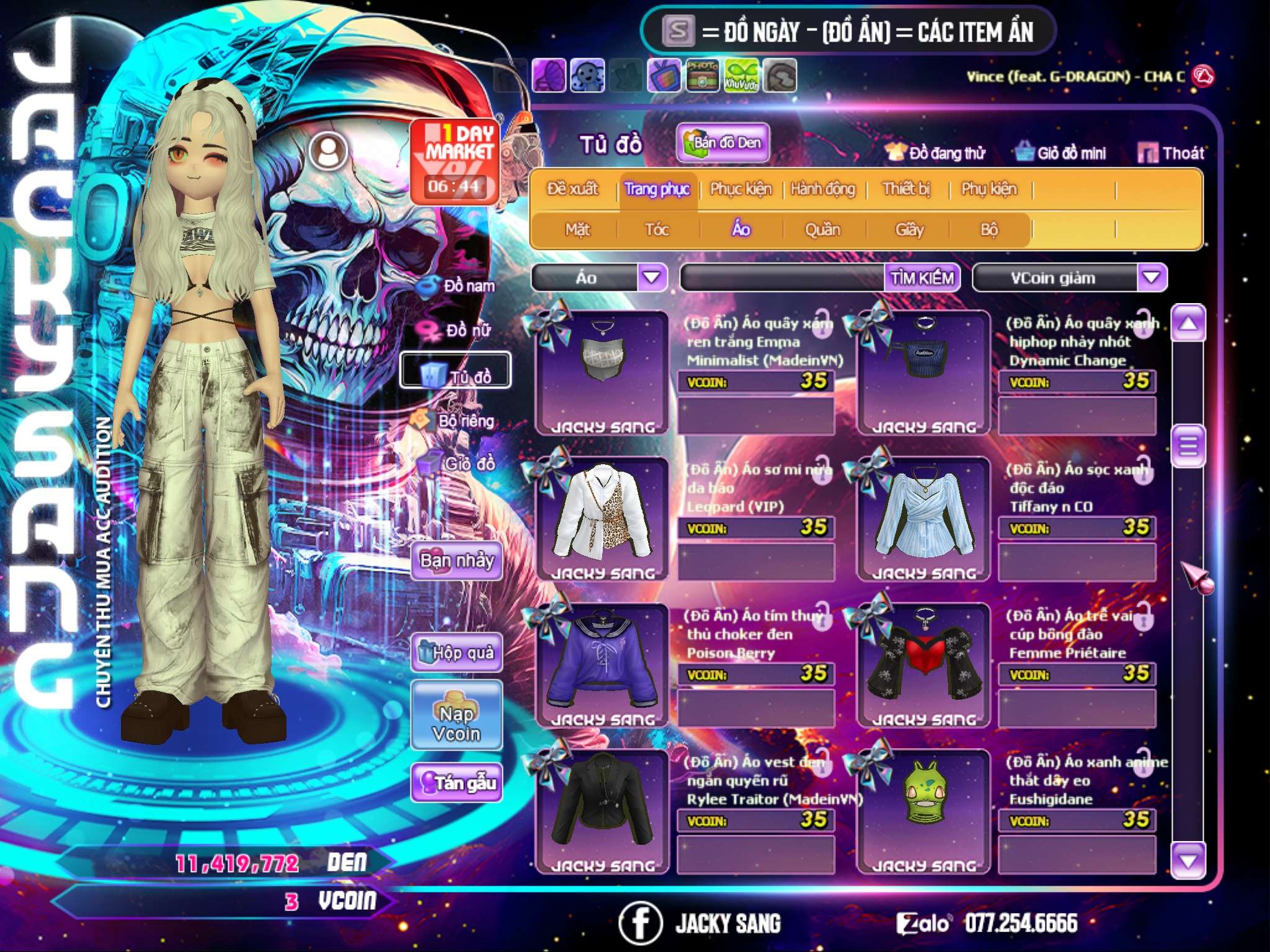Open the Hộp quà gift box
Screen dimensions: 1270x952
457,652
